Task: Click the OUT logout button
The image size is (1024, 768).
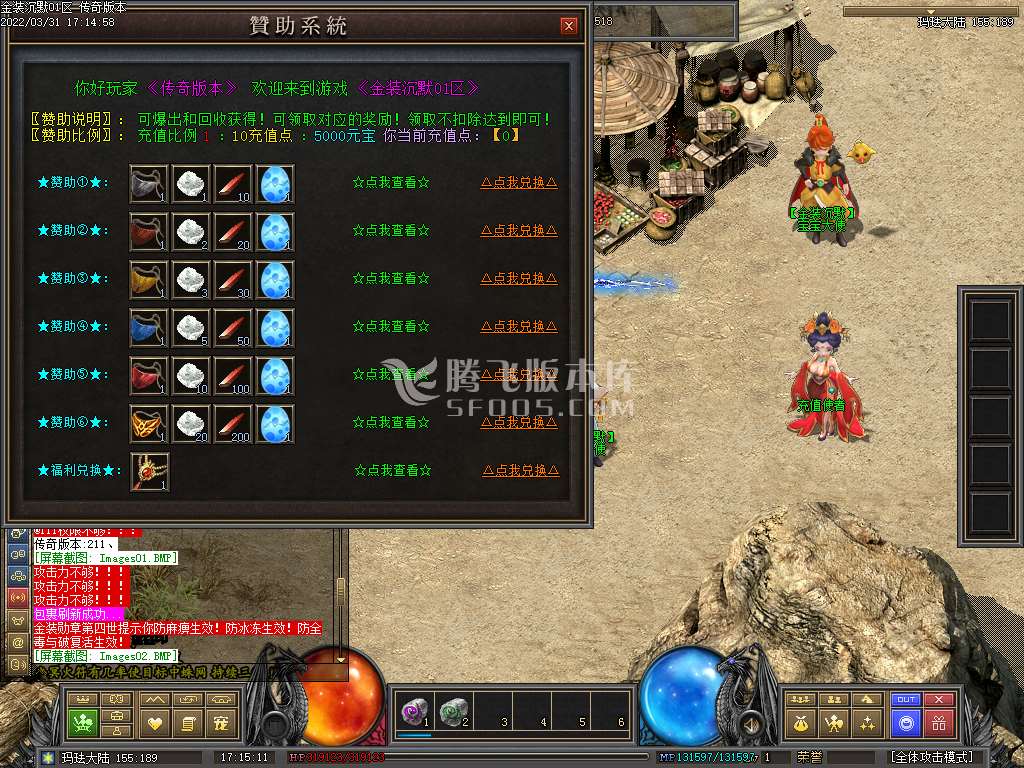Action: pos(906,700)
